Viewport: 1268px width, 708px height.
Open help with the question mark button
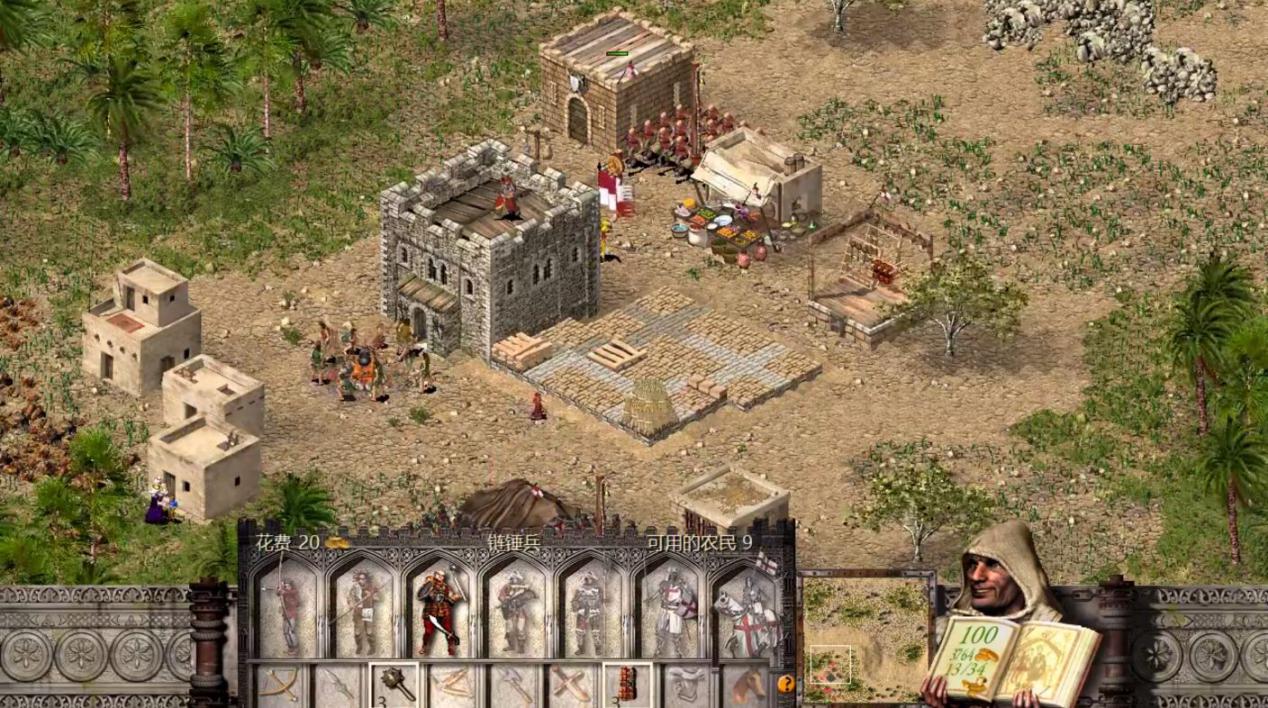click(785, 685)
